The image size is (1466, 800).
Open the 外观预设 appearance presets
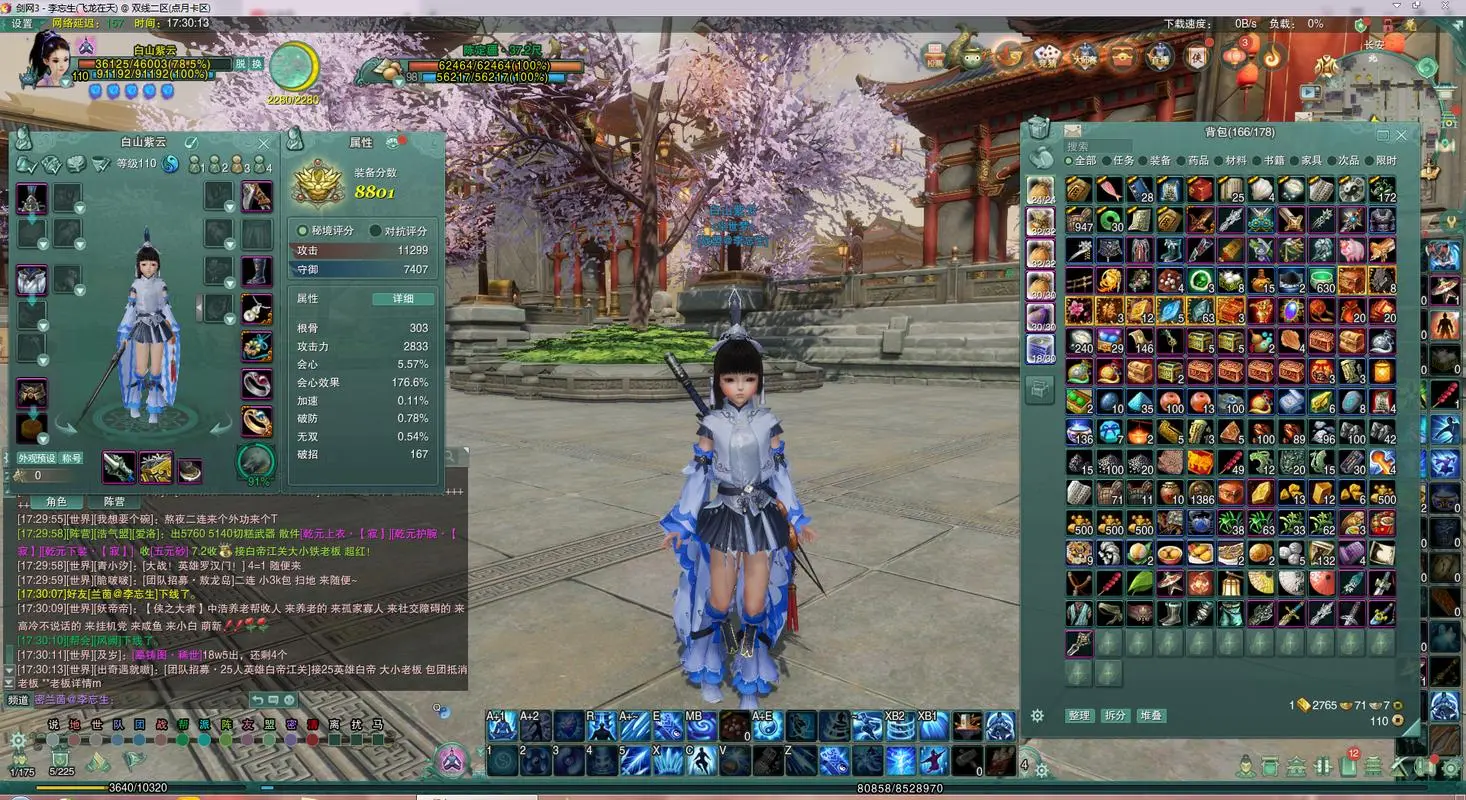36,458
